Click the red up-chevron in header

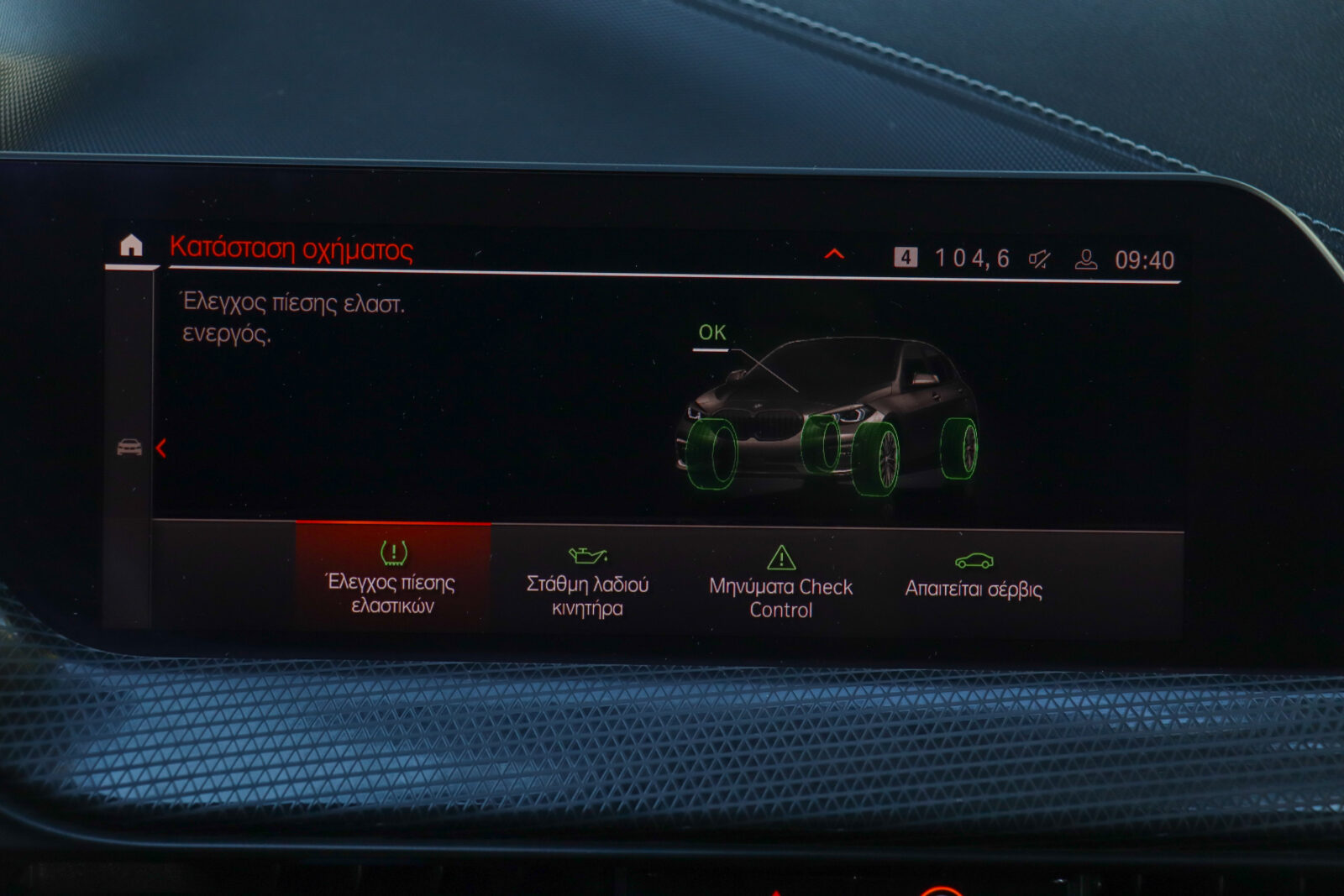834,254
